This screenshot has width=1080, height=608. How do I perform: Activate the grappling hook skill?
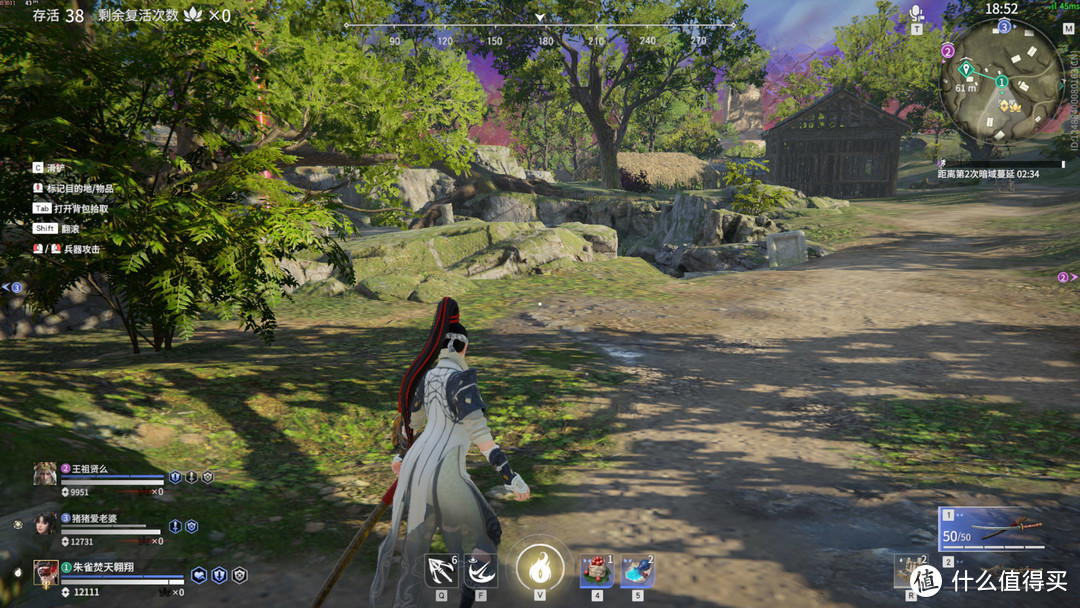(x=441, y=571)
